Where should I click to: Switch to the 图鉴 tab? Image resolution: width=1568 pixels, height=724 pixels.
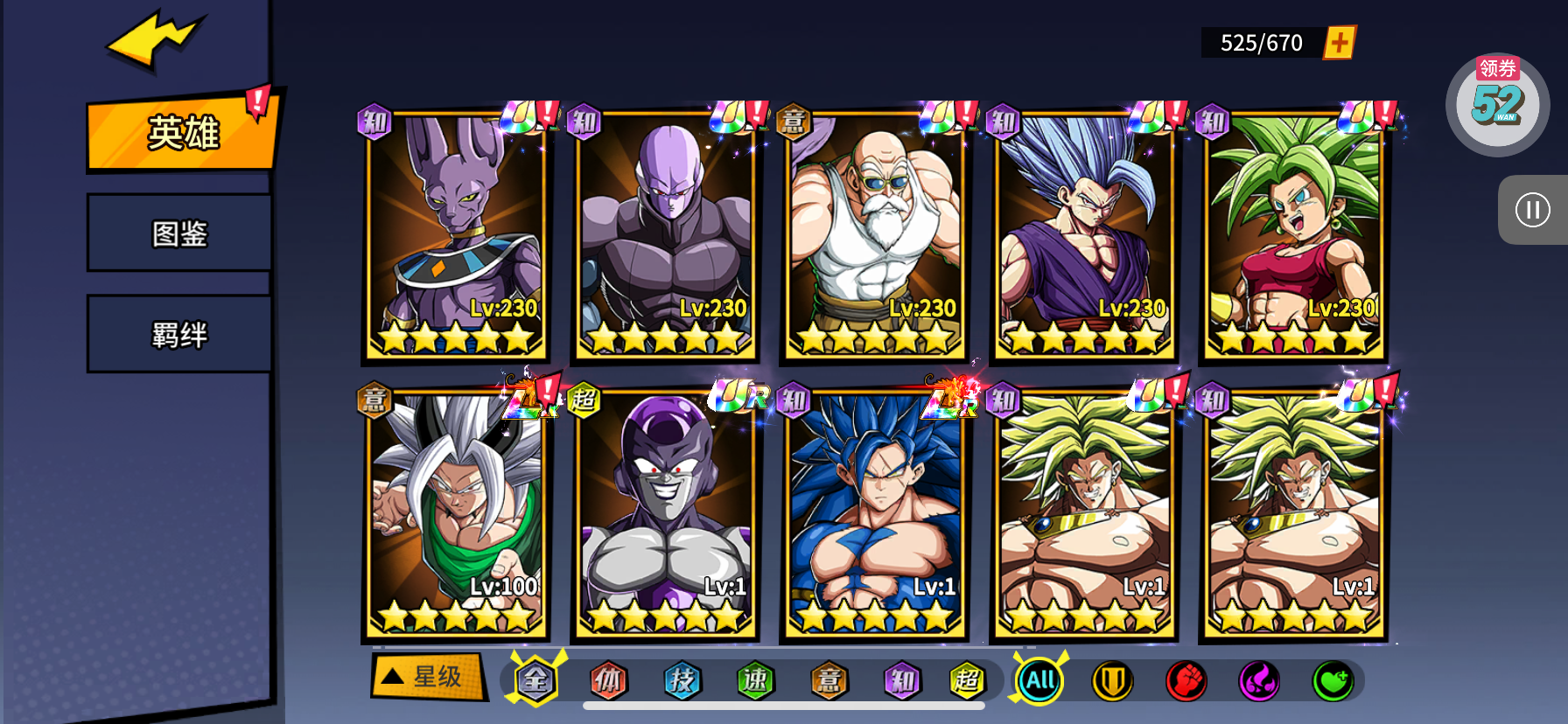tap(179, 233)
